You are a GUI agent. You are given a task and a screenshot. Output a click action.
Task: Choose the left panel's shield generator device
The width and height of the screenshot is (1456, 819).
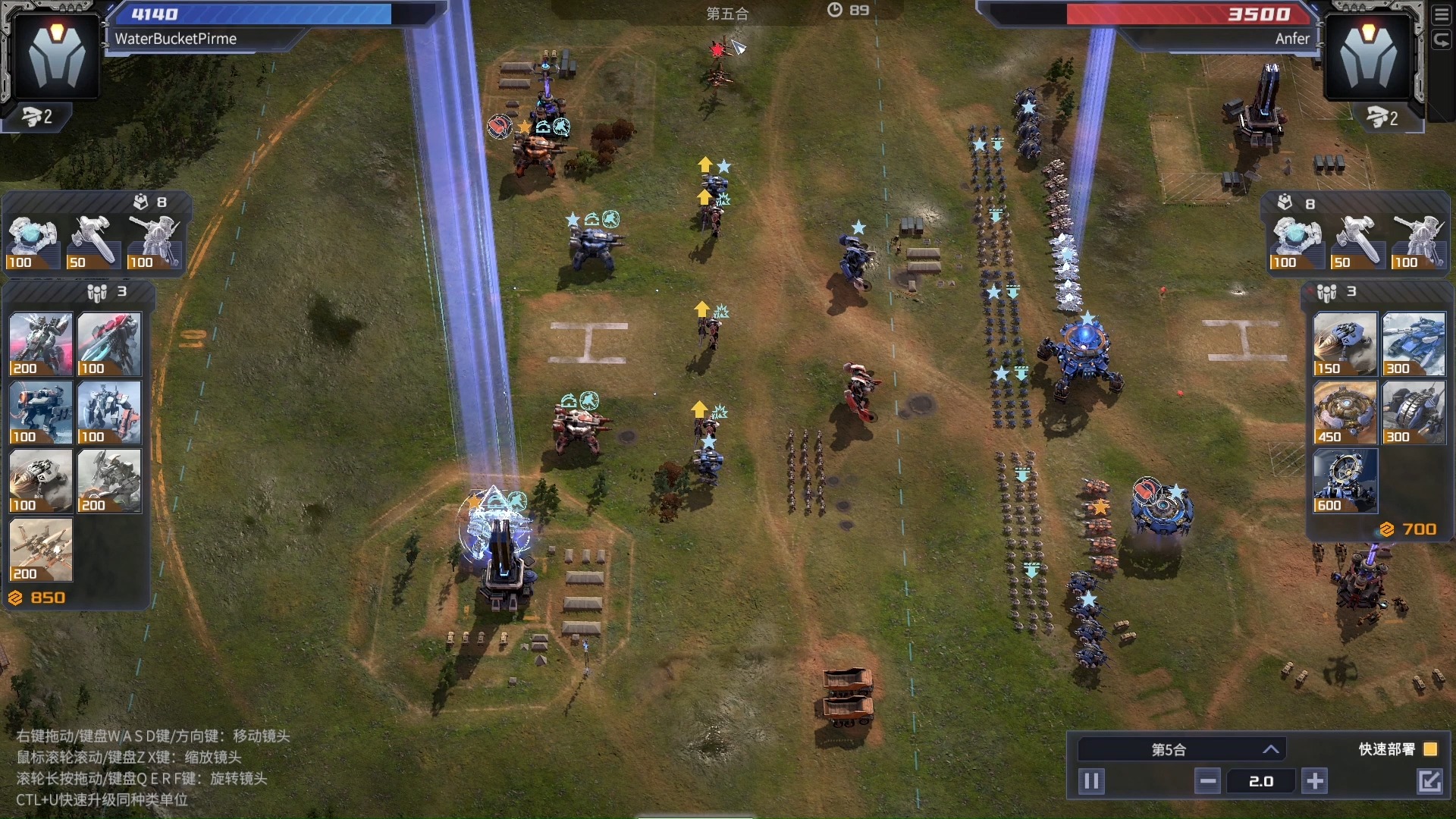click(33, 242)
